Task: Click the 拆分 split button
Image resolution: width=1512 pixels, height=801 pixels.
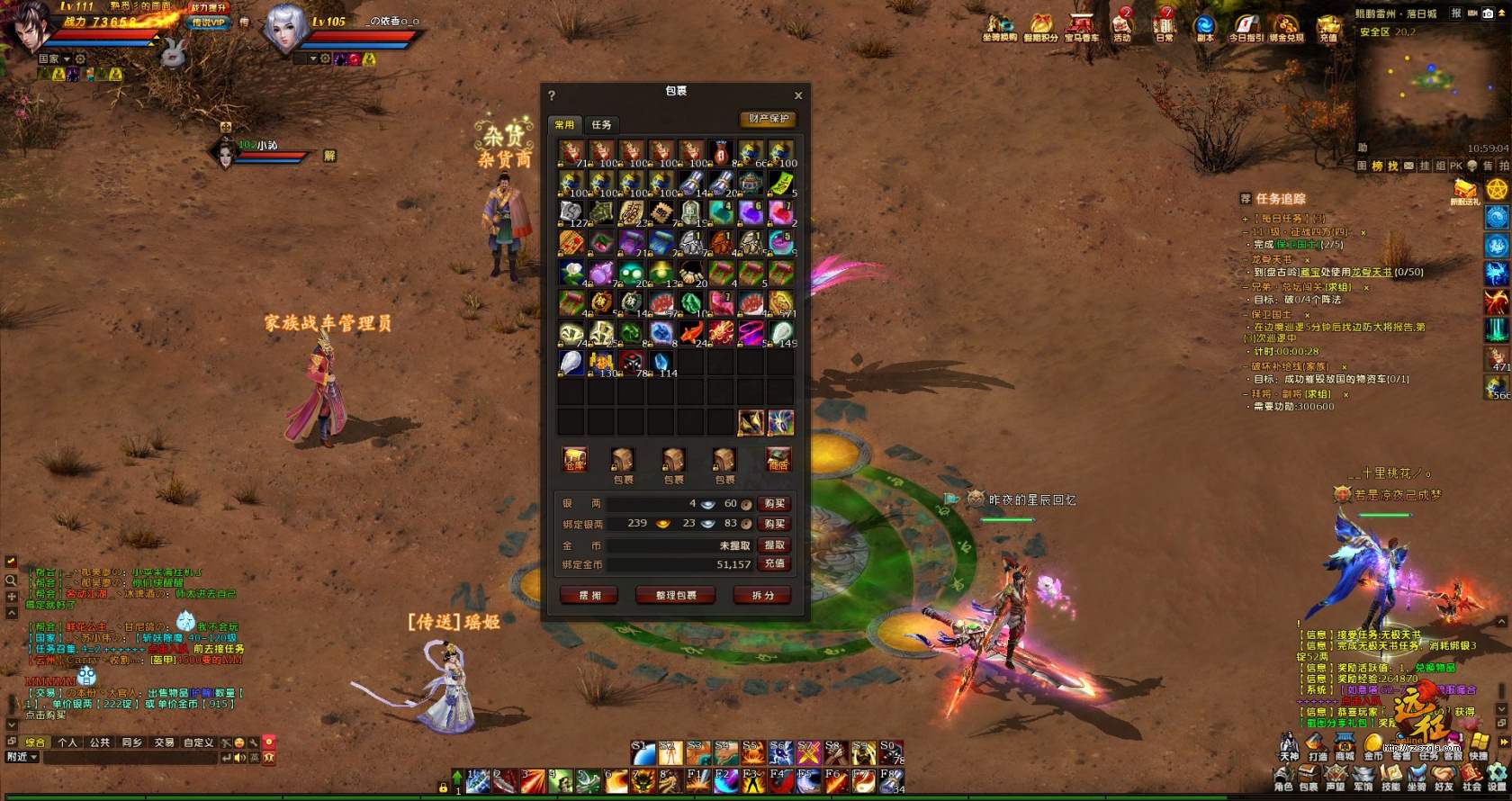Action: click(x=762, y=596)
